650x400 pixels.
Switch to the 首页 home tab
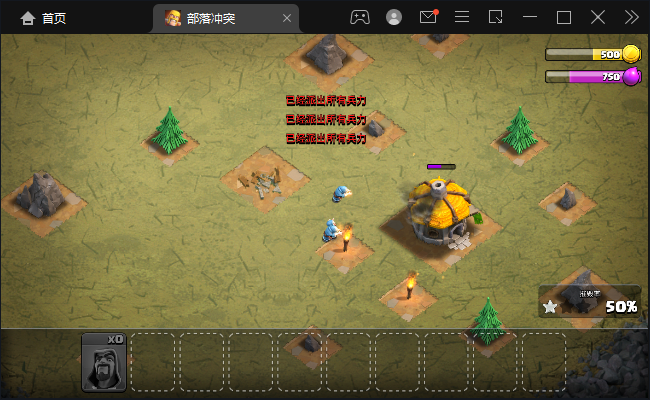pyautogui.click(x=43, y=17)
